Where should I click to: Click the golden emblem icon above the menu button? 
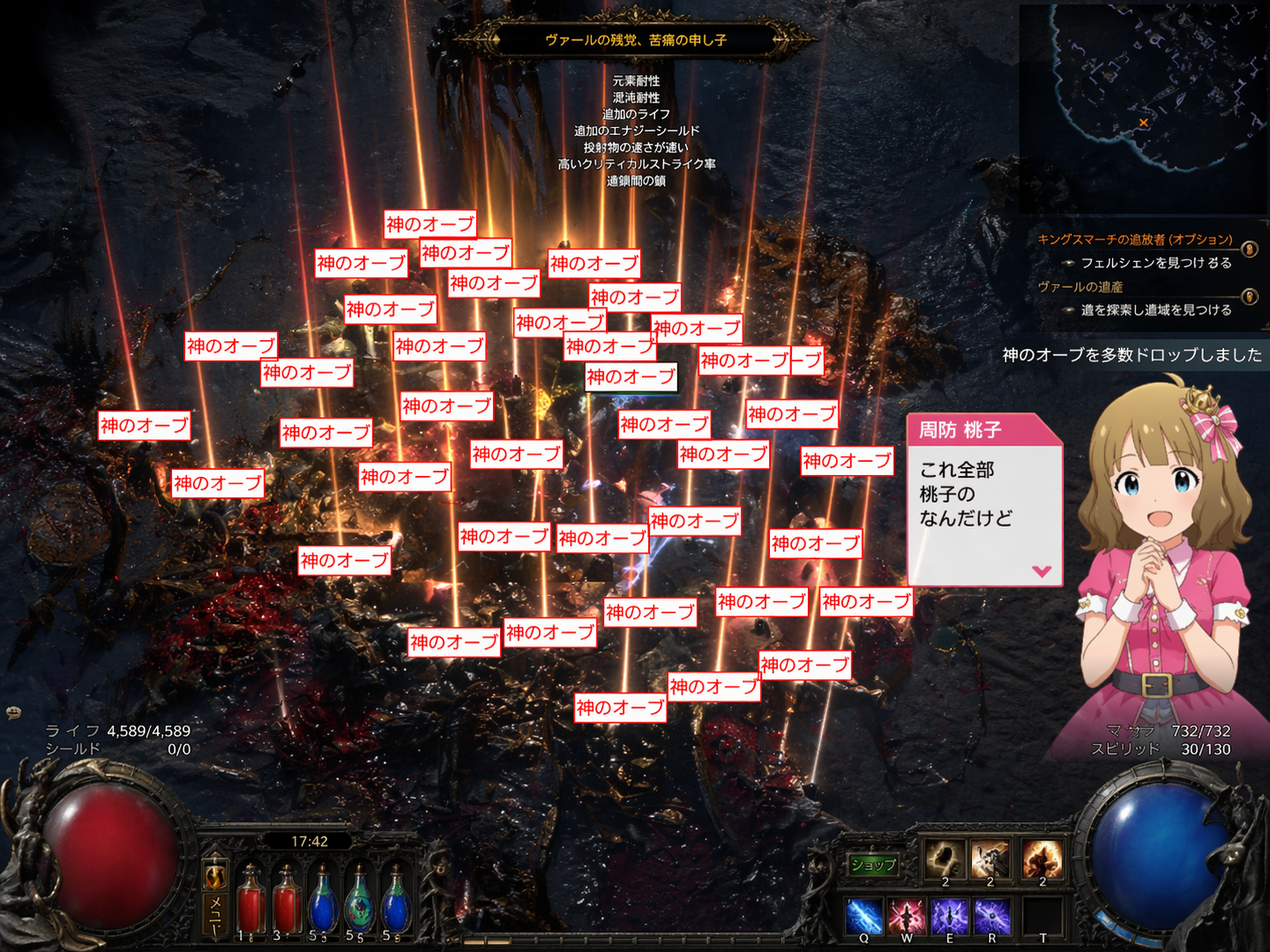click(215, 875)
